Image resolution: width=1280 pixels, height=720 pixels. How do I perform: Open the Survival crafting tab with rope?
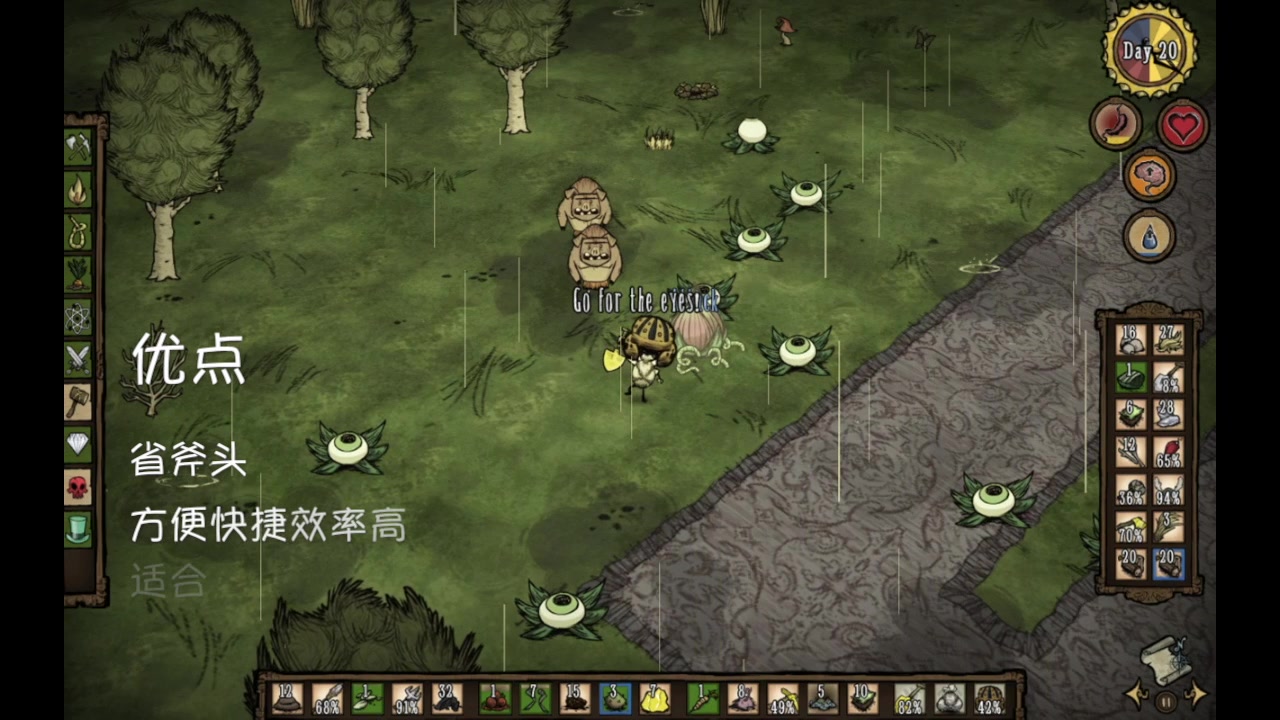coord(78,230)
